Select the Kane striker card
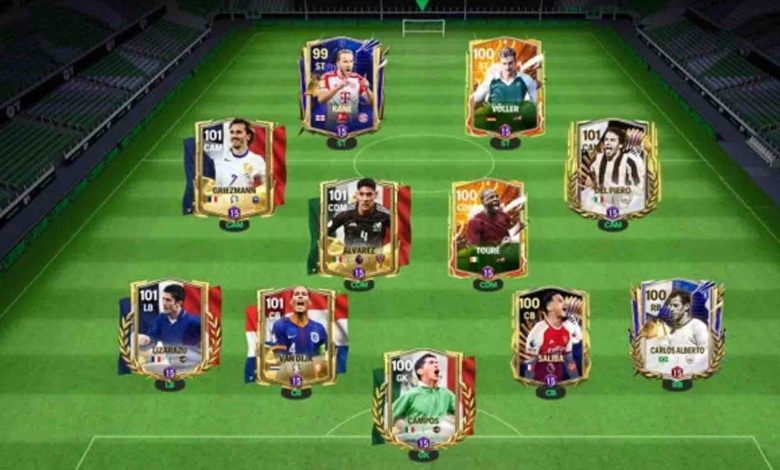The height and width of the screenshot is (470, 780). 341,87
